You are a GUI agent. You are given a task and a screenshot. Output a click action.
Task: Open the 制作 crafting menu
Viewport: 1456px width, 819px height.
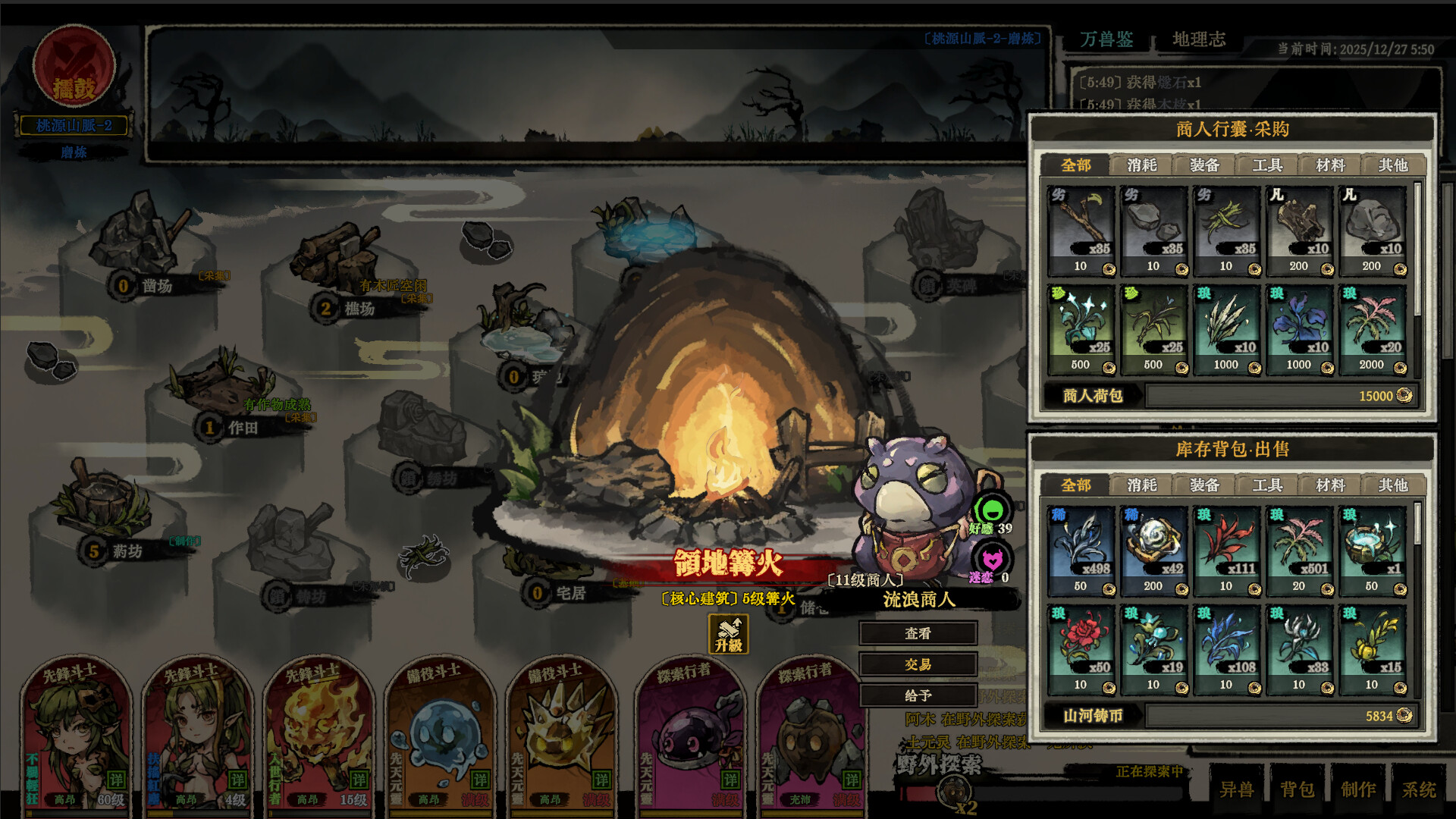[1358, 789]
